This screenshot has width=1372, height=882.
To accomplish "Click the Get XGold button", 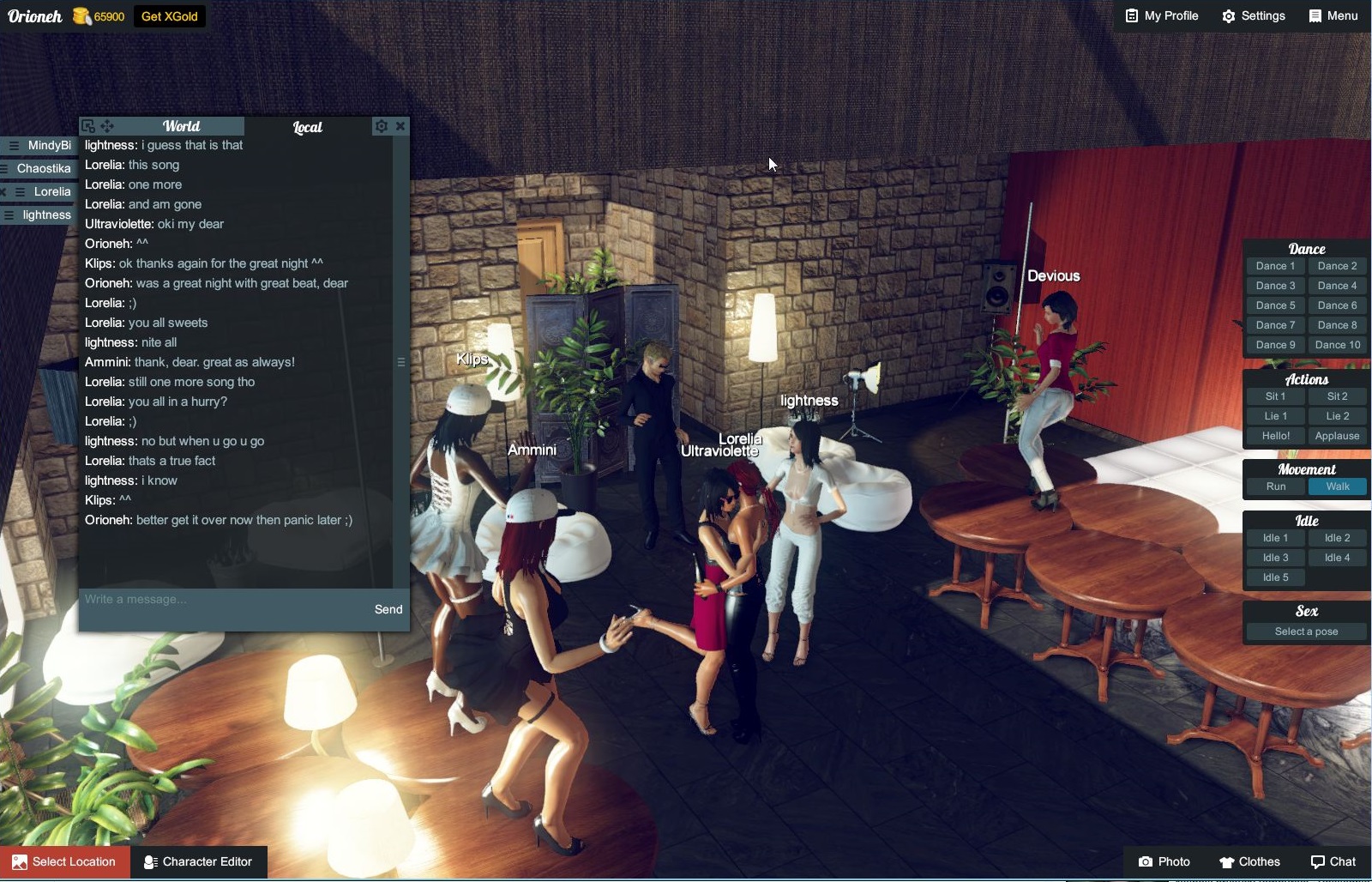I will 169,15.
